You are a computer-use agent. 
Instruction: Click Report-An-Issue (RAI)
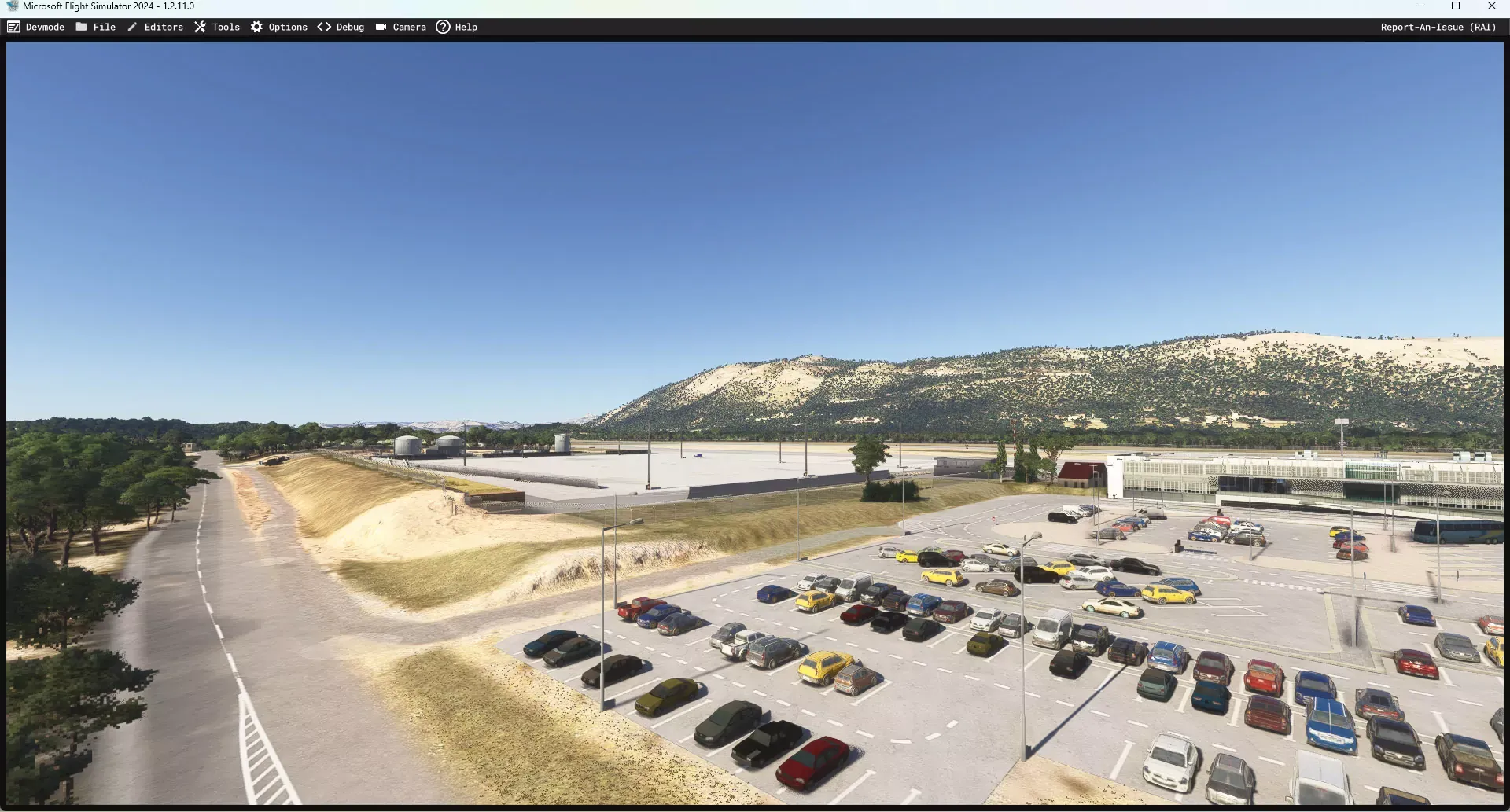tap(1438, 27)
